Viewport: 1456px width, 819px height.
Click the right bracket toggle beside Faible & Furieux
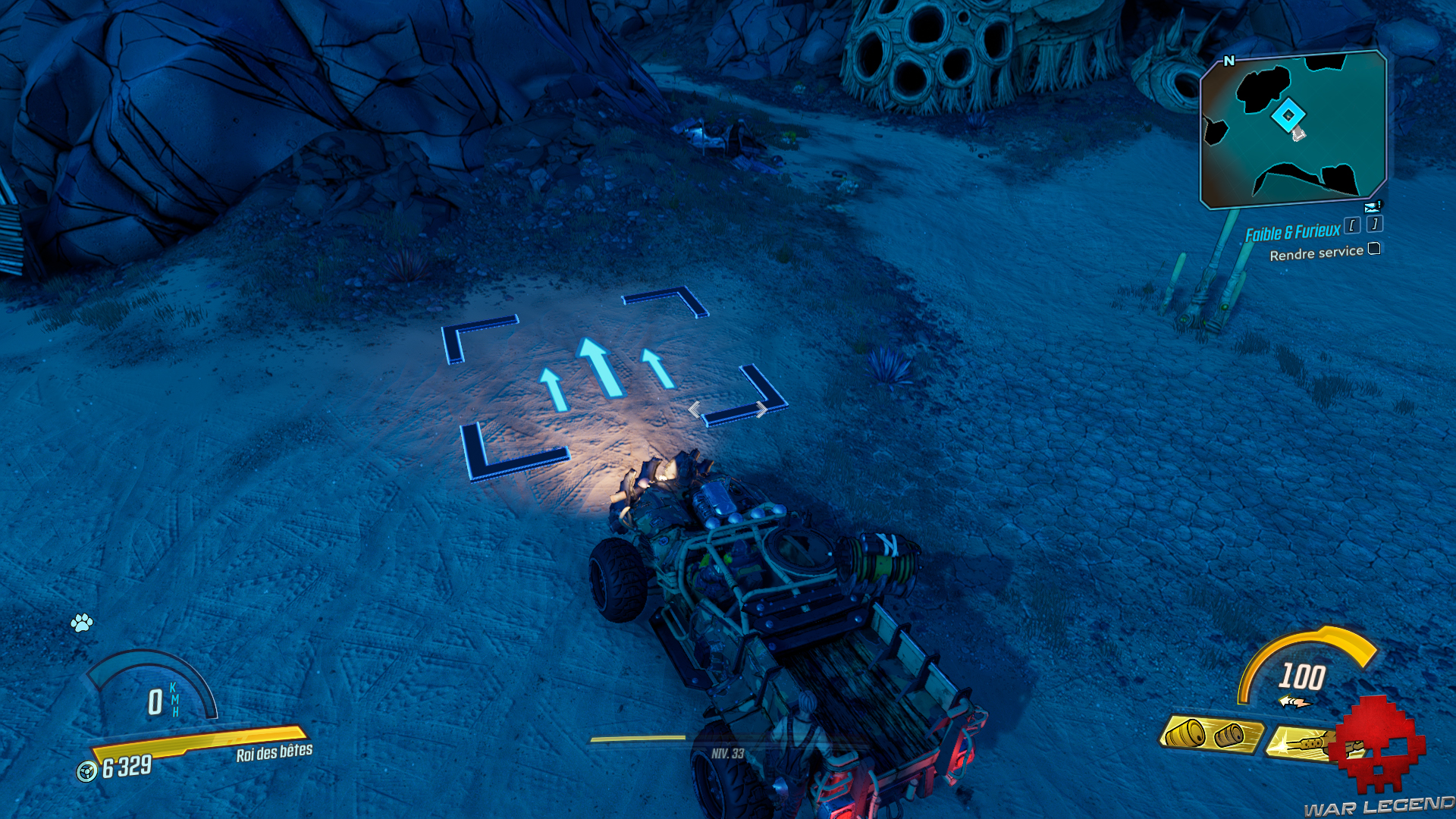pos(1376,225)
